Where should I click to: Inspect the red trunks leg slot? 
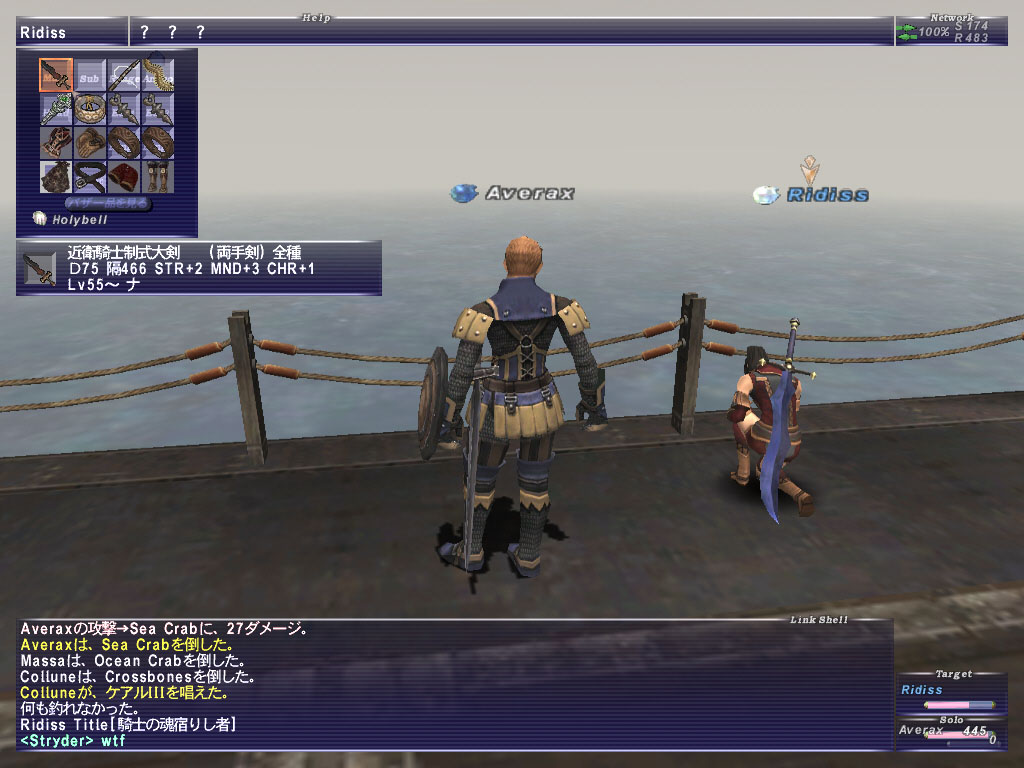(x=124, y=177)
